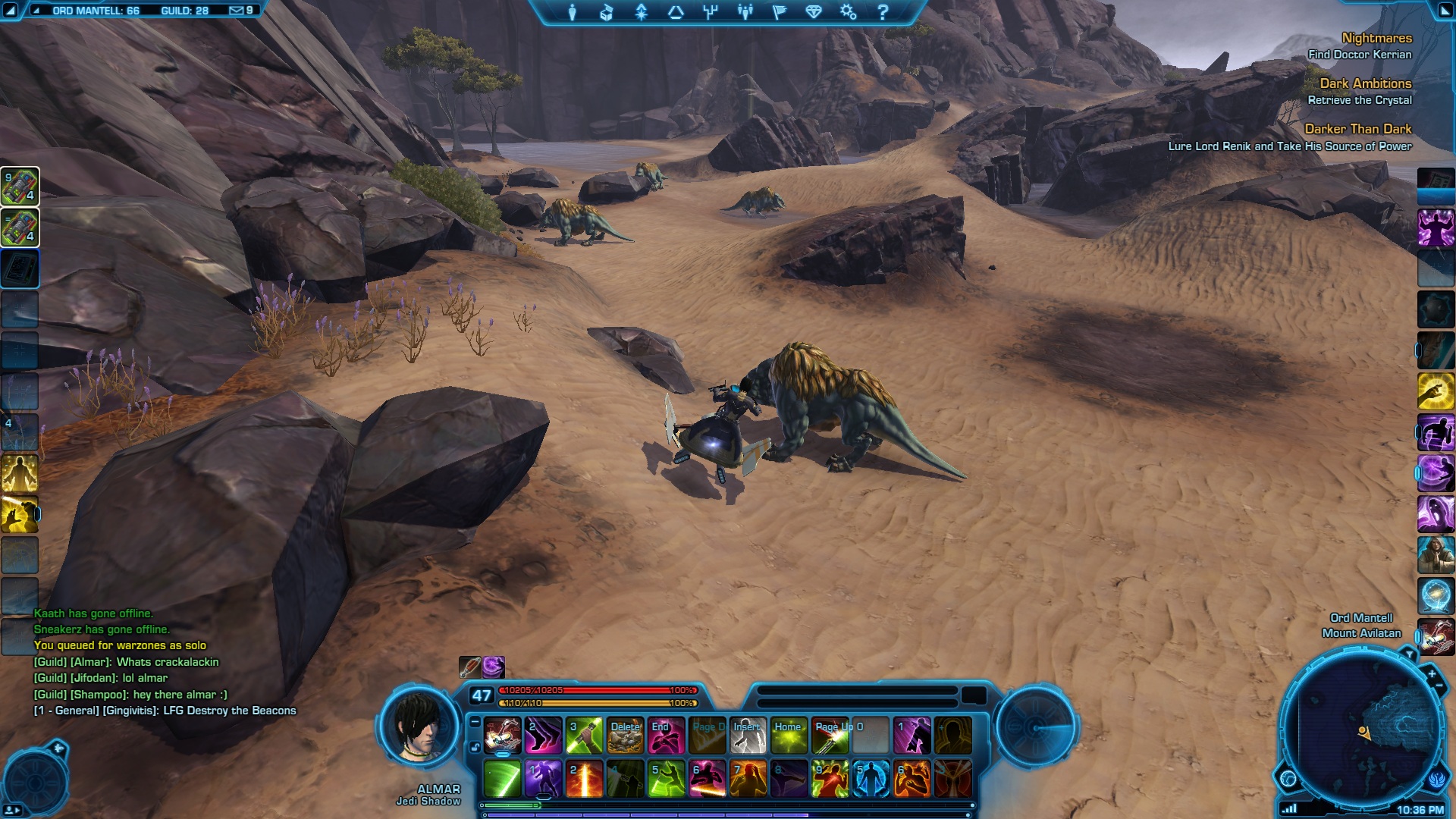Select the Darker Than Dark quest entry

[1357, 129]
